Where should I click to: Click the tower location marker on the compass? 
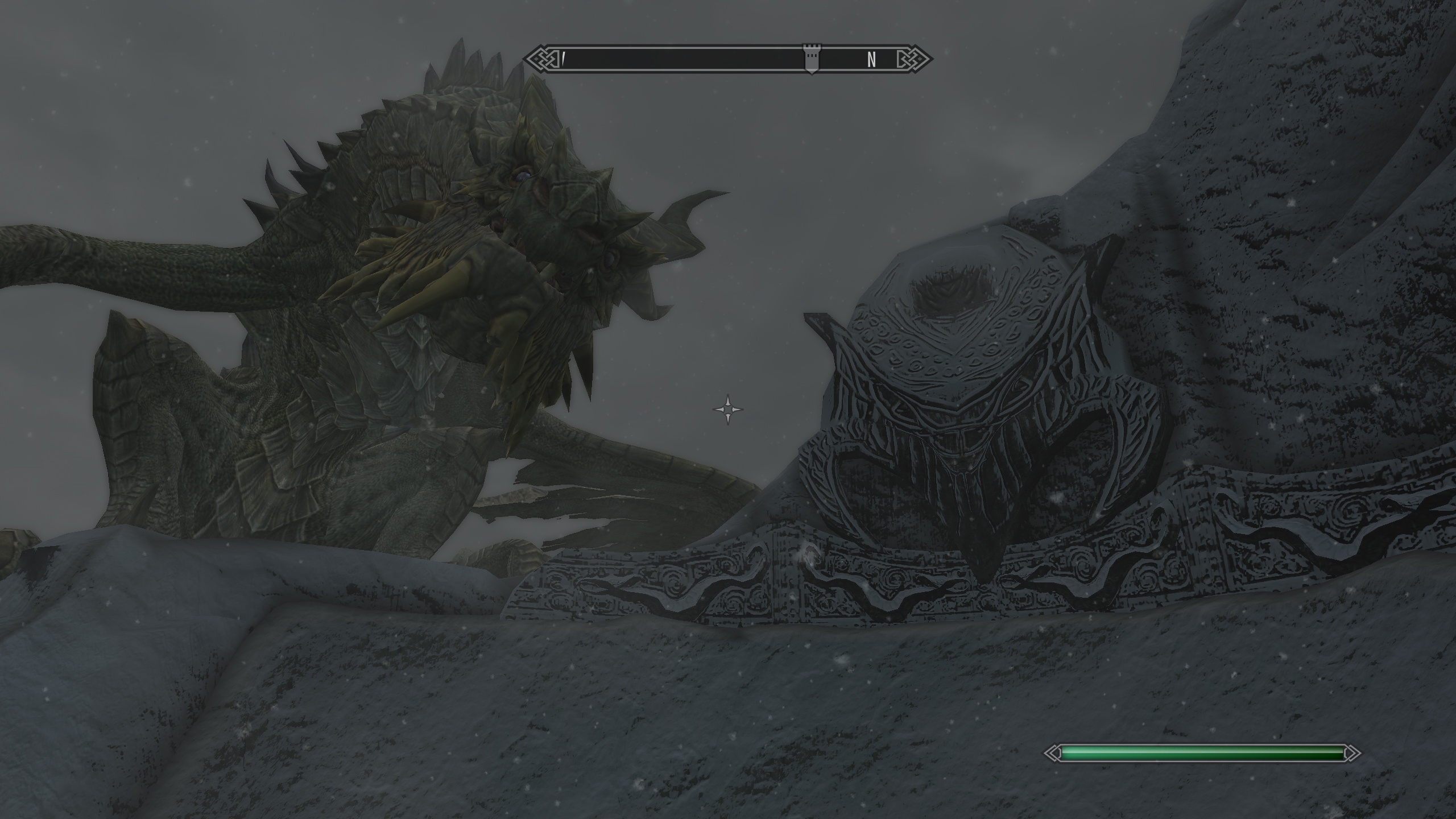[x=812, y=58]
